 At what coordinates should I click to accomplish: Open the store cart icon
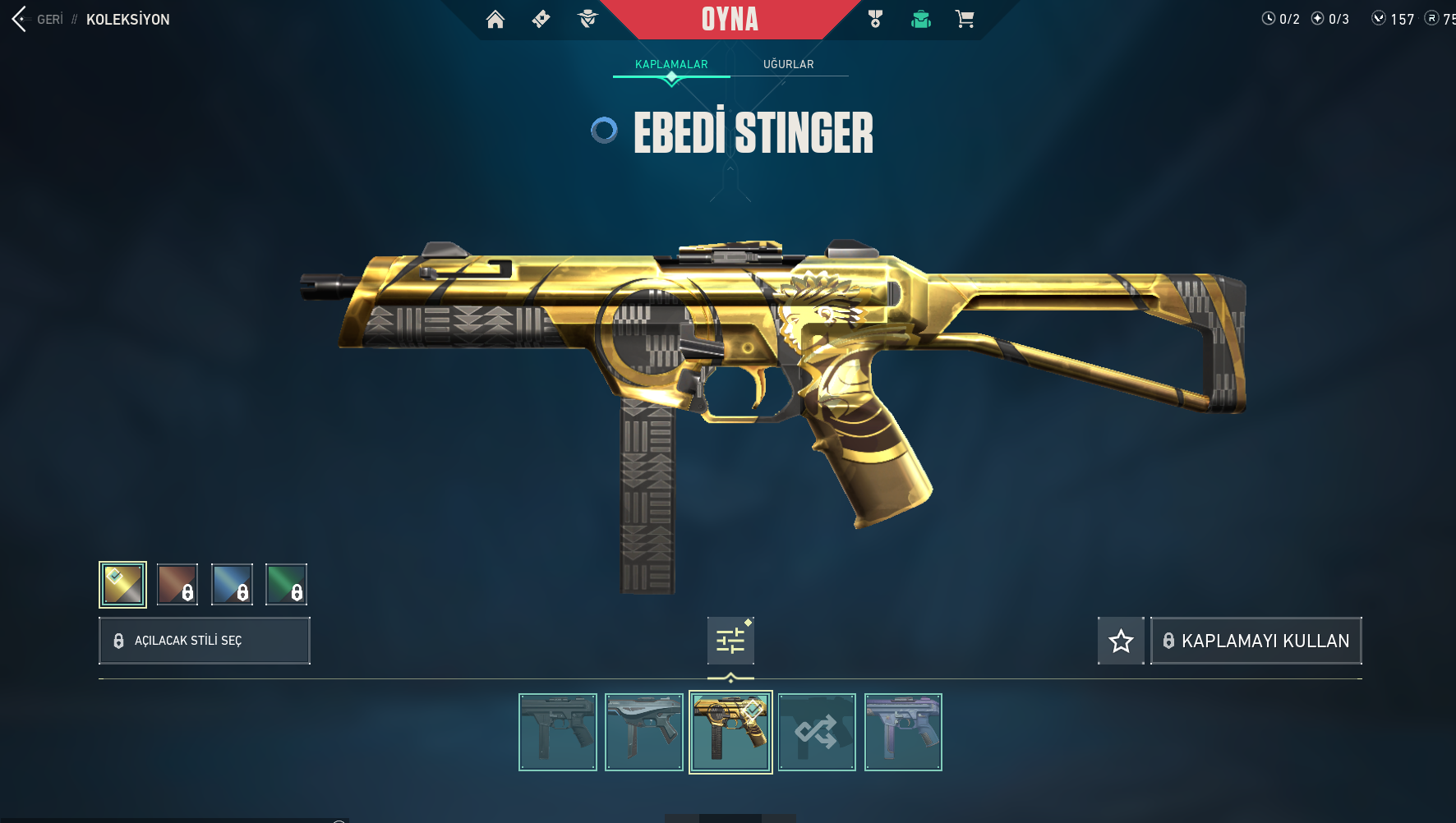tap(965, 19)
